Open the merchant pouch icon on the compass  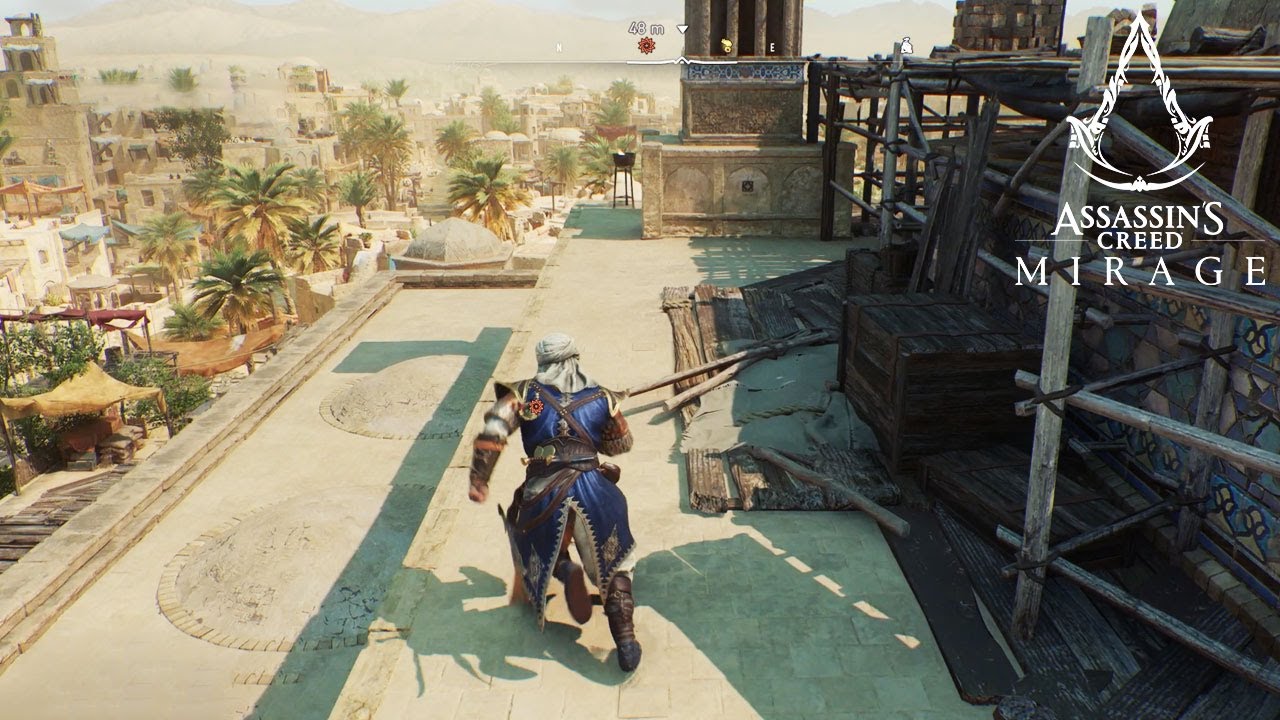pyautogui.click(x=908, y=44)
